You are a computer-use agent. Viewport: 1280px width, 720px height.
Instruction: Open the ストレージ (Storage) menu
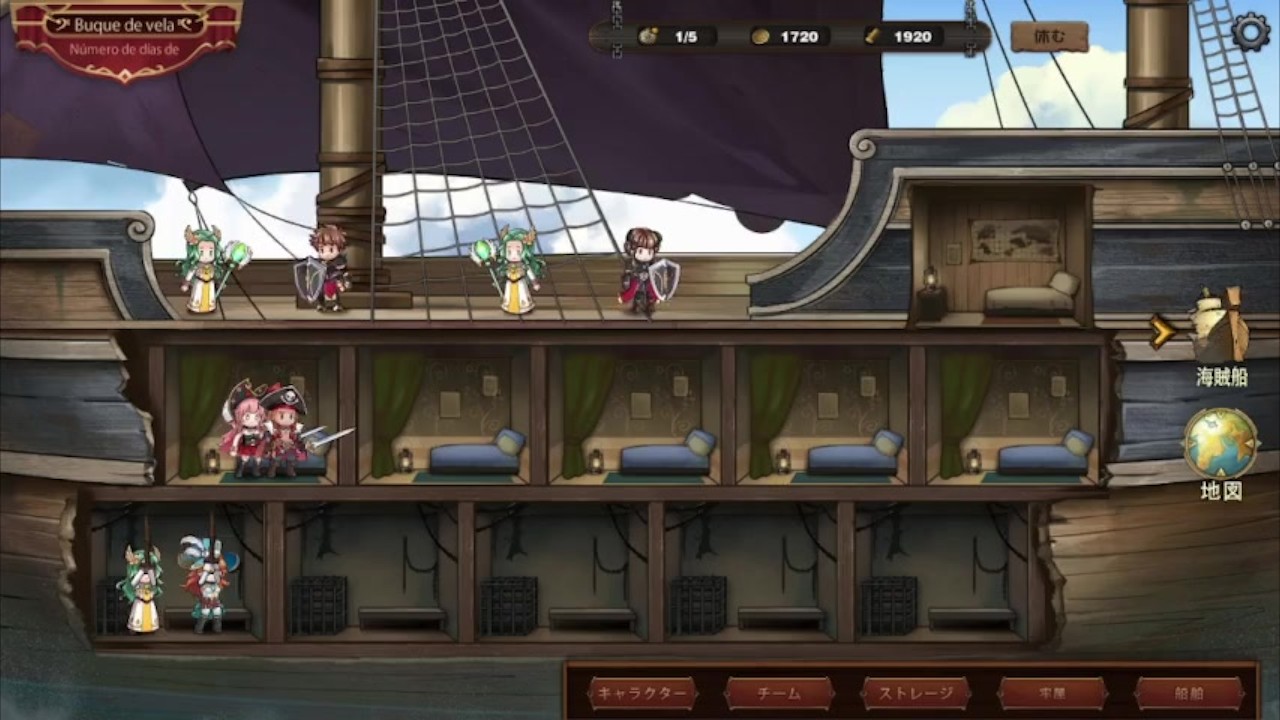916,693
